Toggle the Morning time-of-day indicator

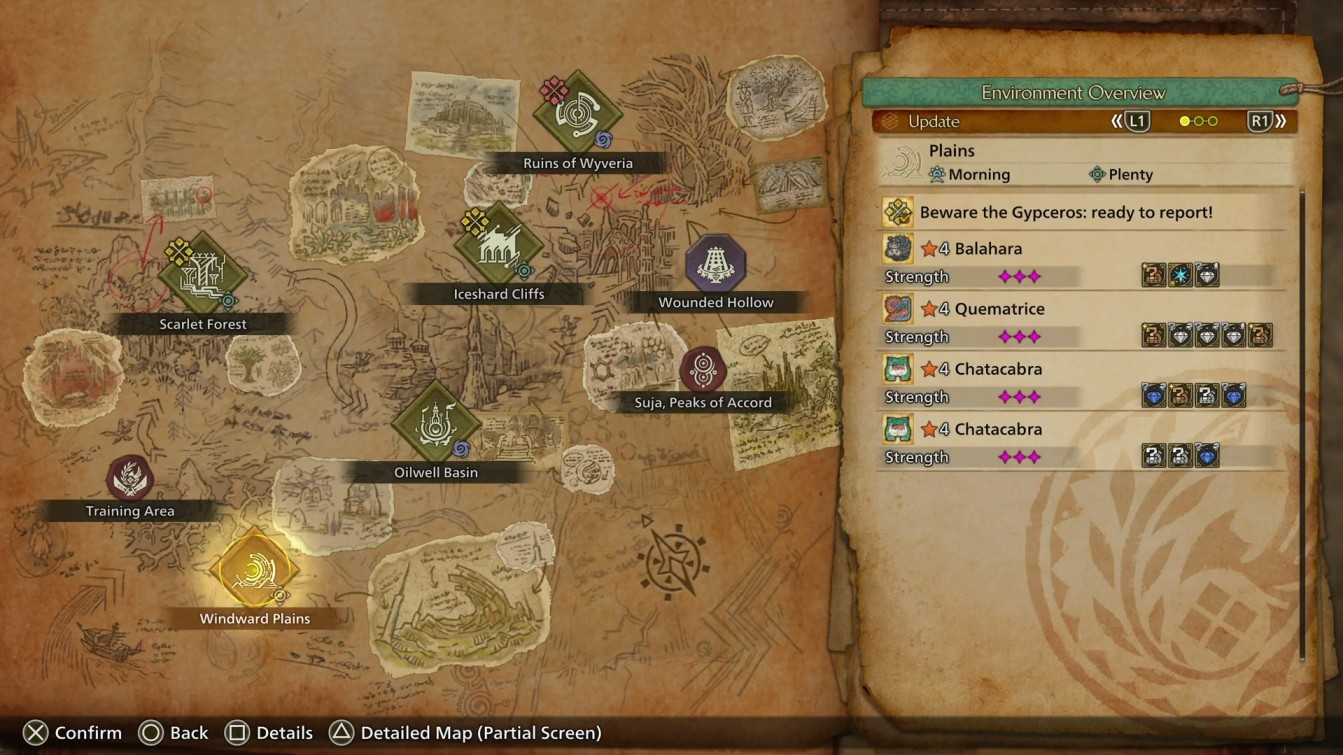click(x=966, y=173)
